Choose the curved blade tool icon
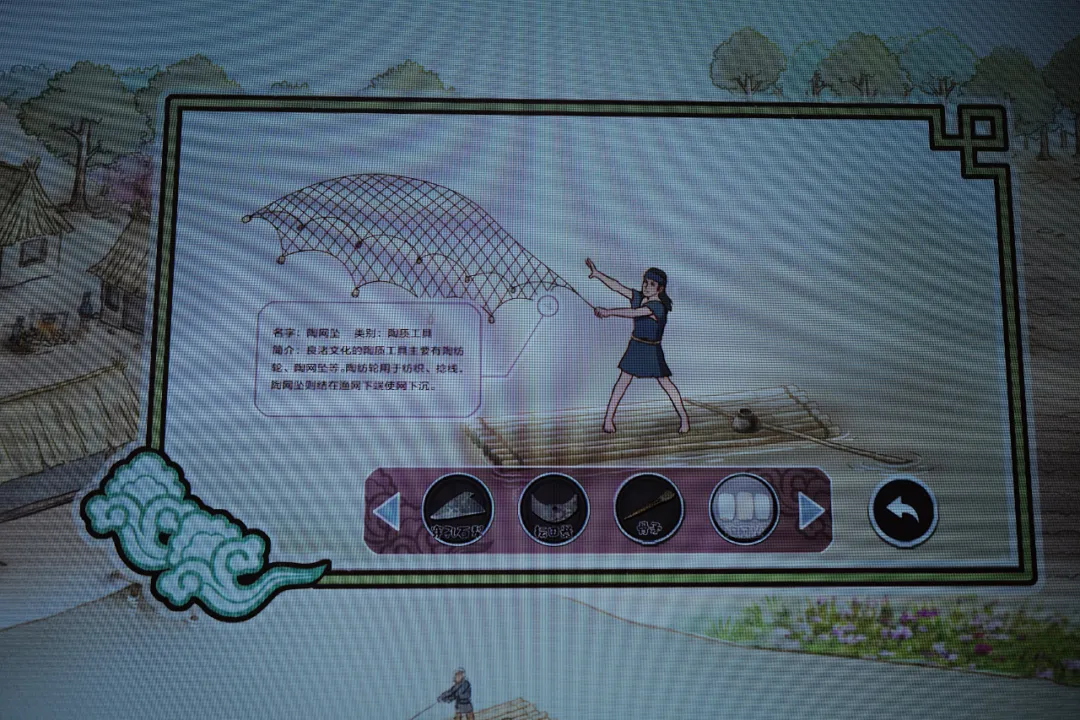This screenshot has height=720, width=1080. pos(553,509)
